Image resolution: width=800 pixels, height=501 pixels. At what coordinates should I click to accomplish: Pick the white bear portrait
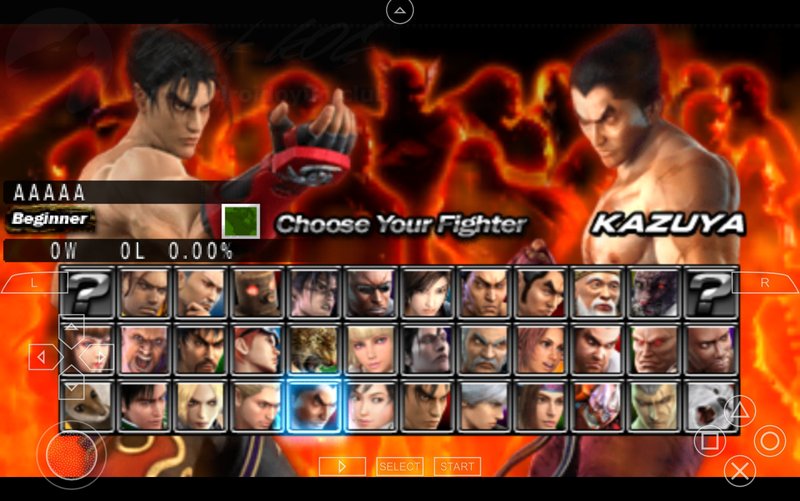712,406
